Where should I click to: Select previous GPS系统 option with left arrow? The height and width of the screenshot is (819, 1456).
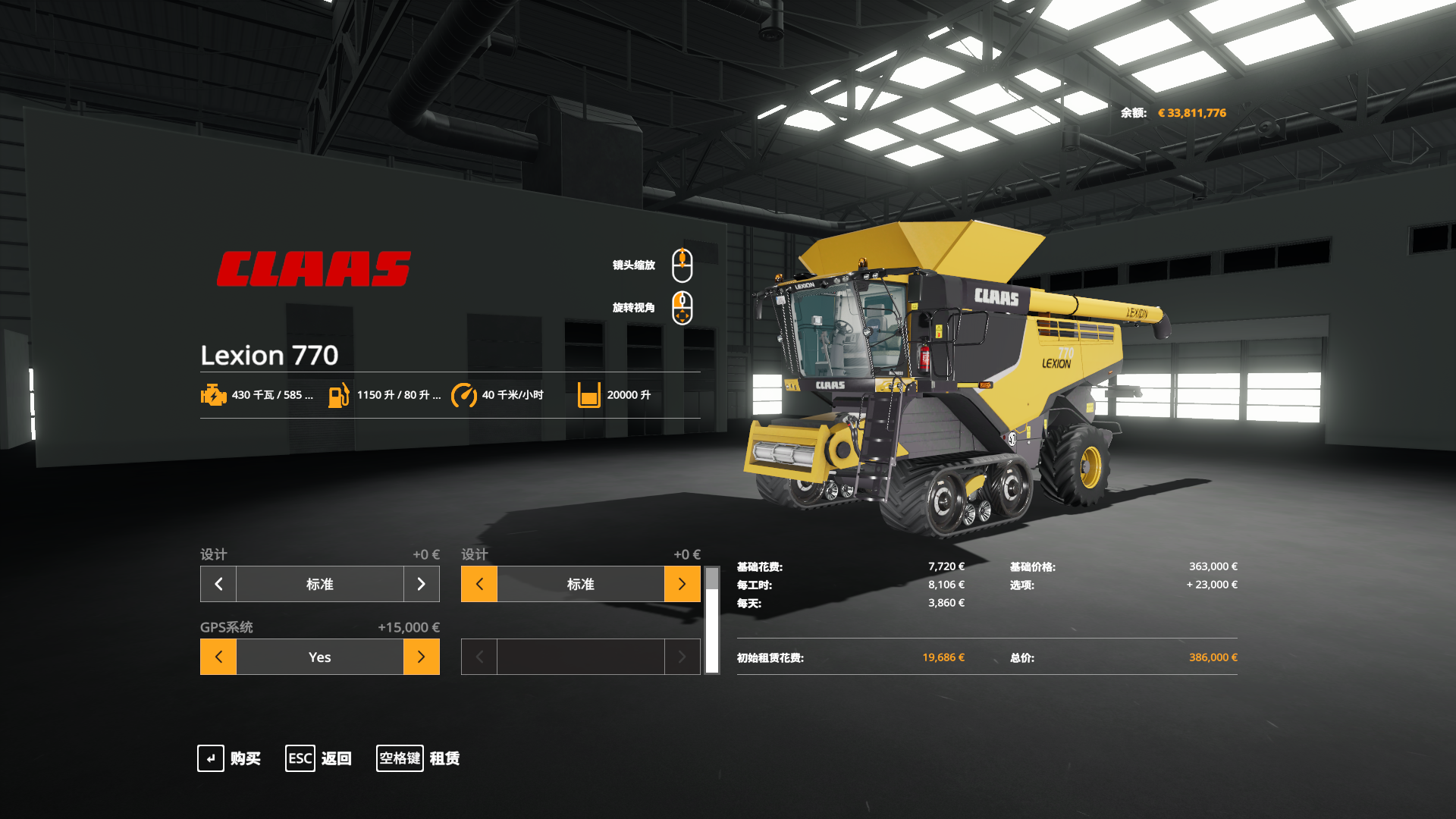point(218,657)
